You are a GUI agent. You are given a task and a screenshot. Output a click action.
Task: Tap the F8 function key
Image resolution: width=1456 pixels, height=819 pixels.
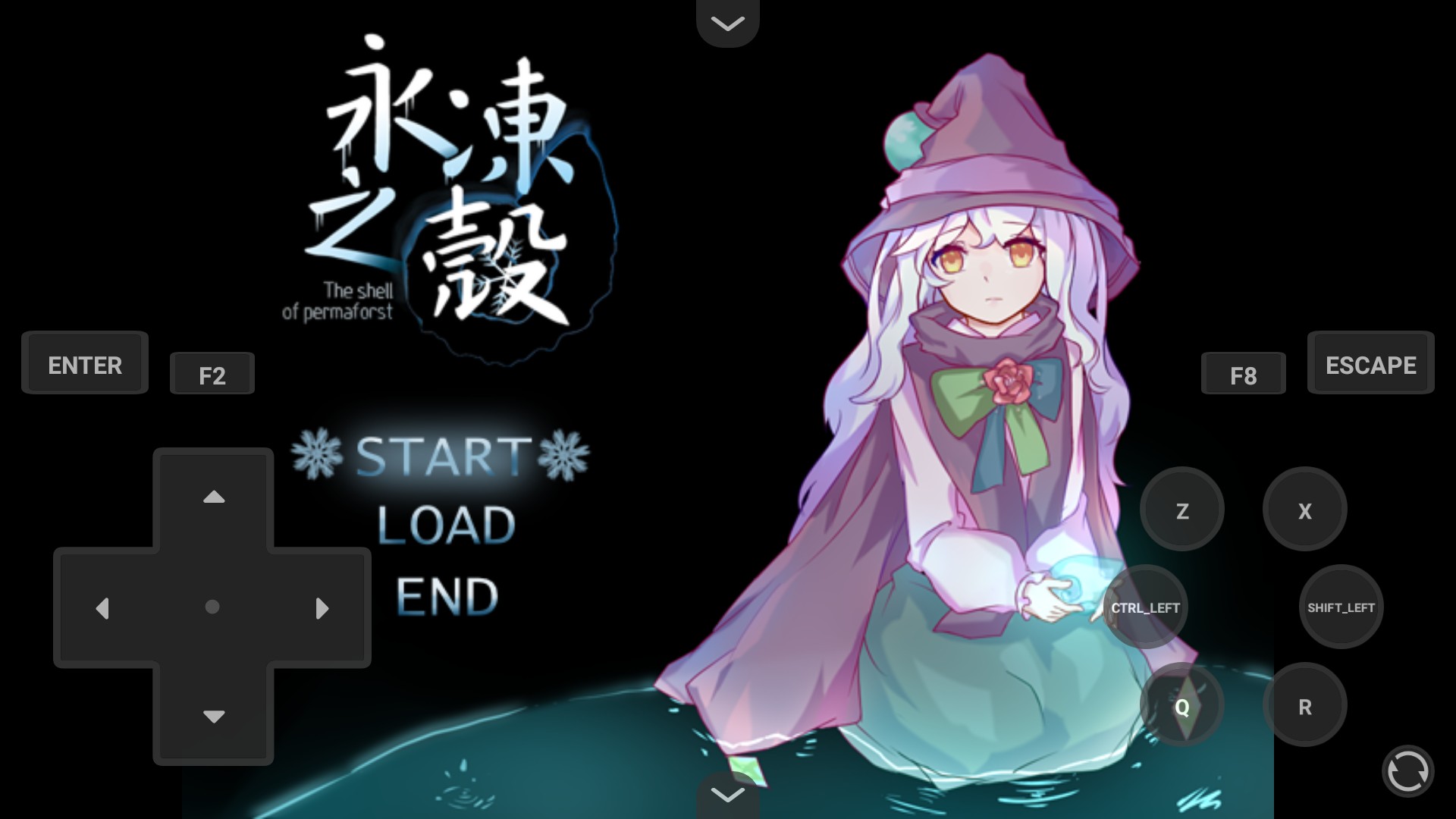(1244, 373)
